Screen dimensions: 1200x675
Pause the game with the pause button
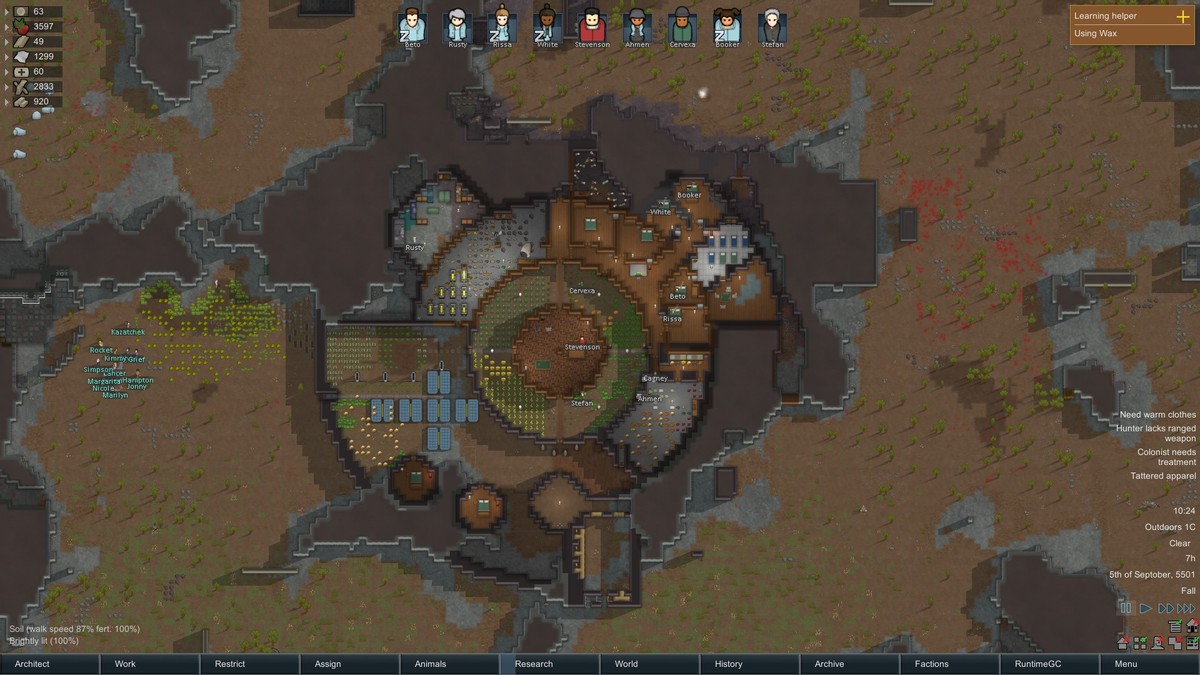pos(1126,608)
